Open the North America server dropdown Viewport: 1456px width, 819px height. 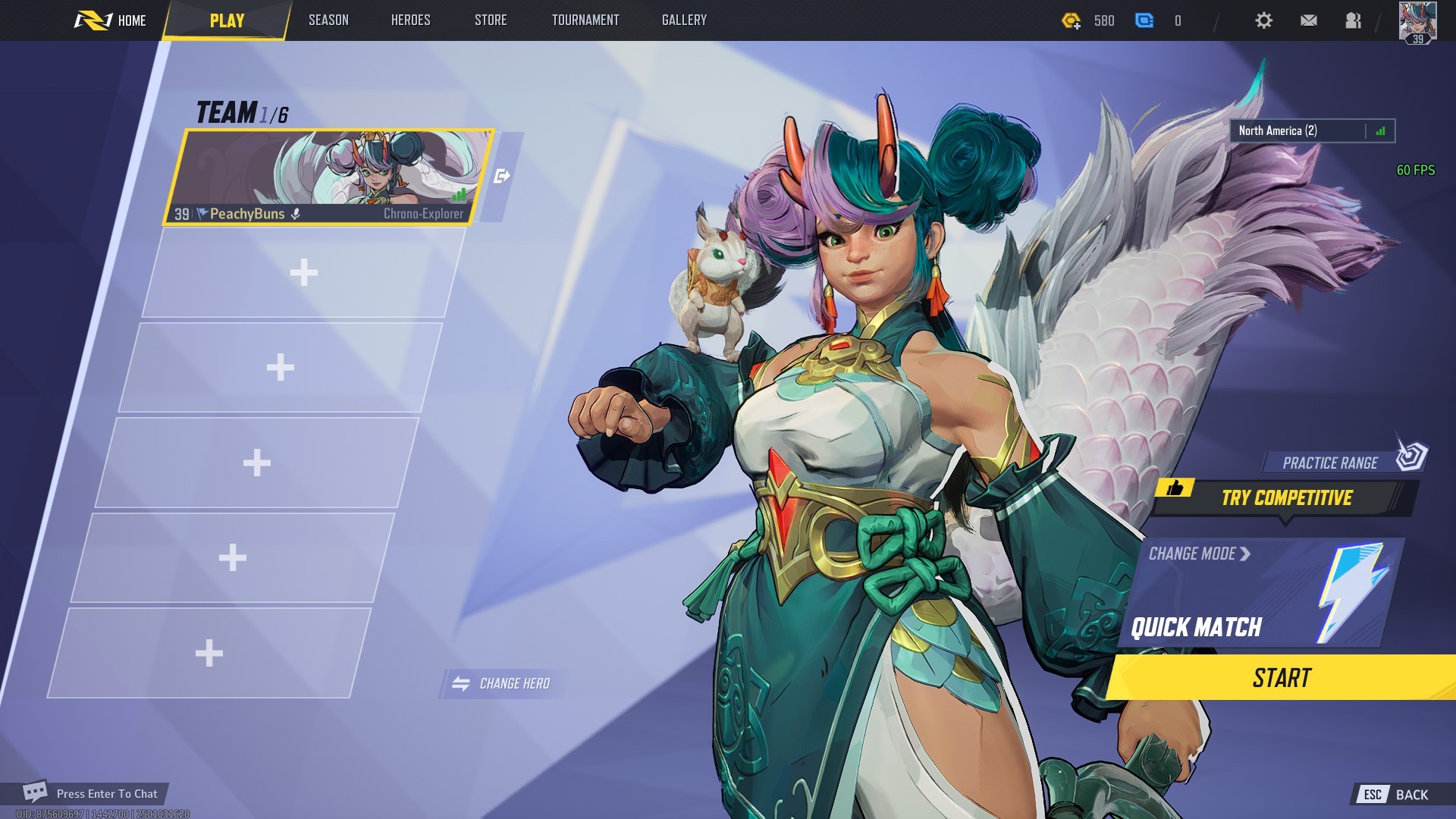coord(1312,131)
